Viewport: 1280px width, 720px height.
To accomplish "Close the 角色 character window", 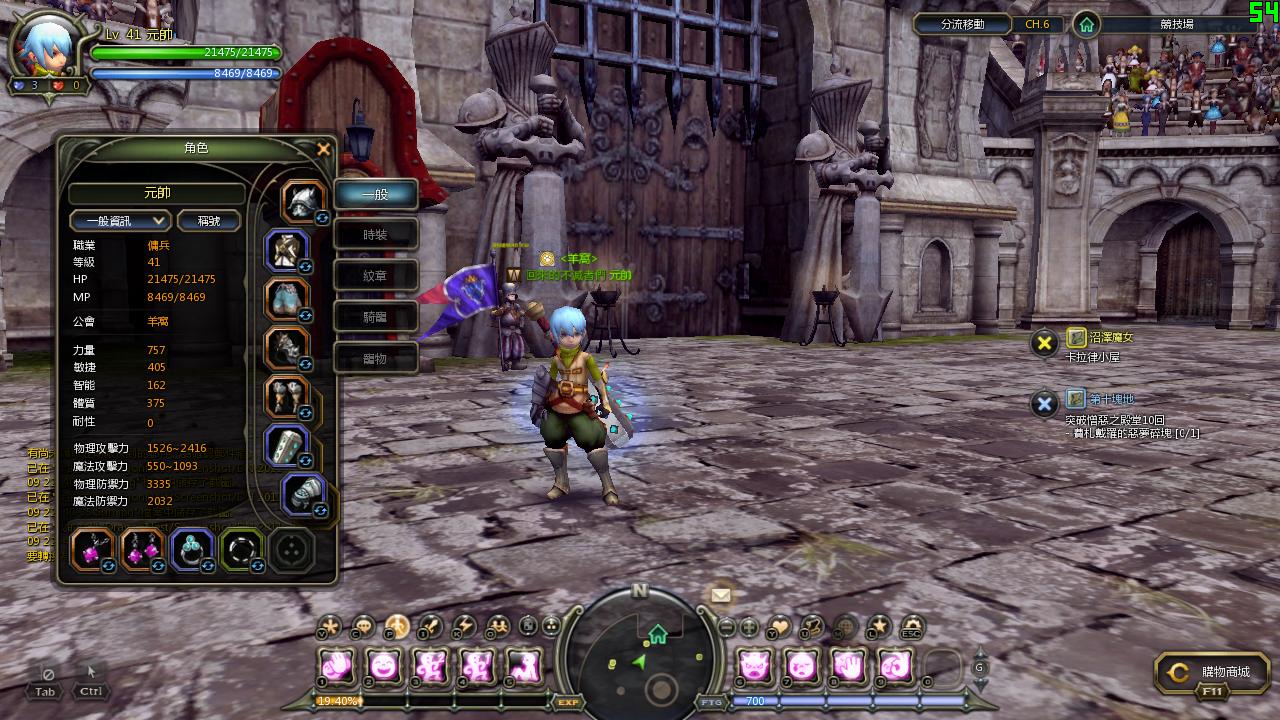I will (323, 150).
